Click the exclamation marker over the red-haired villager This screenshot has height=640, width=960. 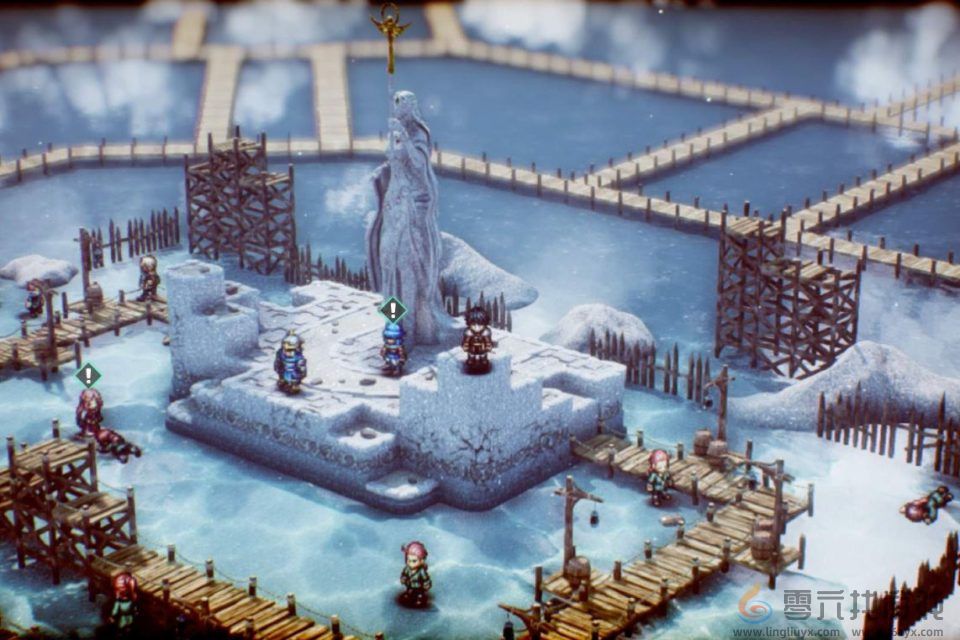[88, 375]
